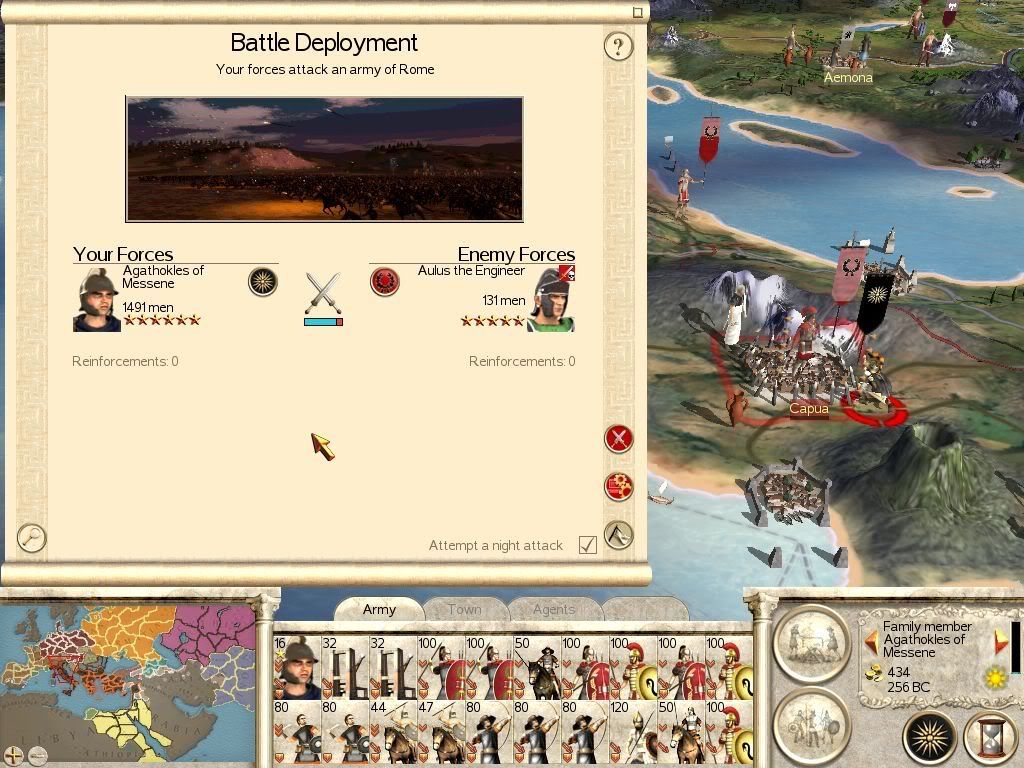Image resolution: width=1024 pixels, height=768 pixels.
Task: Click the magnifying glass on the scroll
Action: click(x=32, y=538)
